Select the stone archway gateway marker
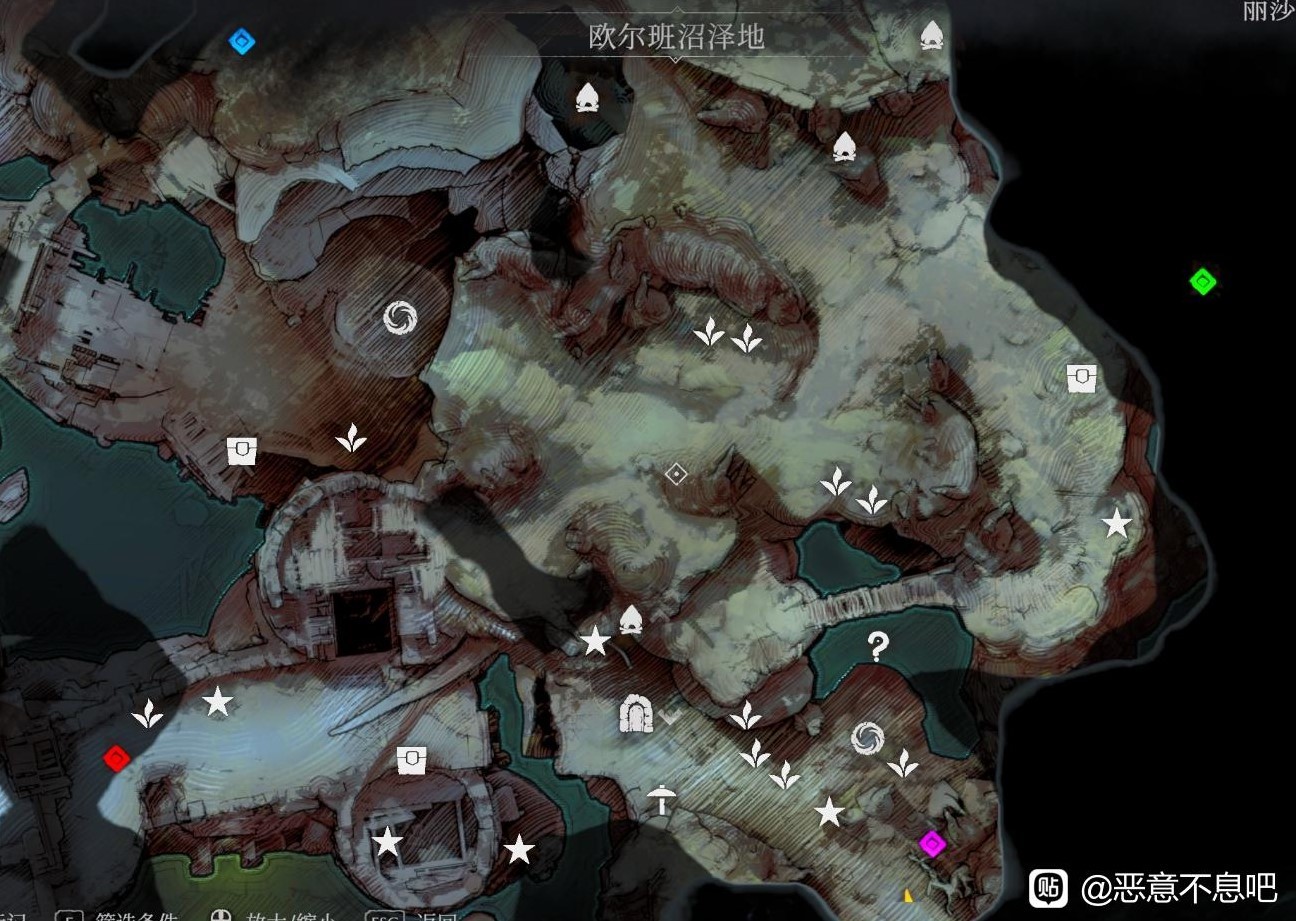 coord(635,714)
